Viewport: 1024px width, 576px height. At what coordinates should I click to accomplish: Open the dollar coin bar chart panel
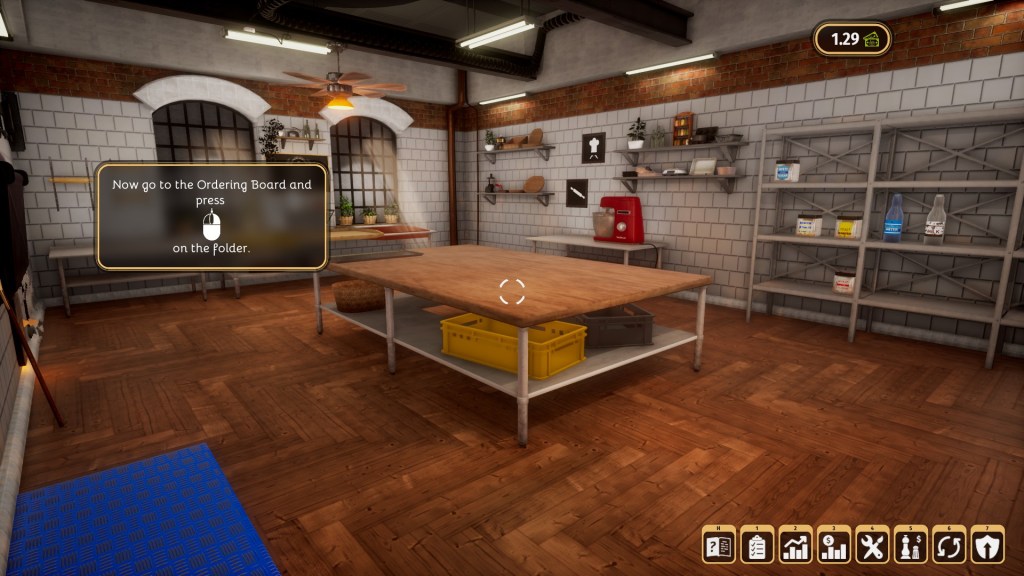coord(834,545)
